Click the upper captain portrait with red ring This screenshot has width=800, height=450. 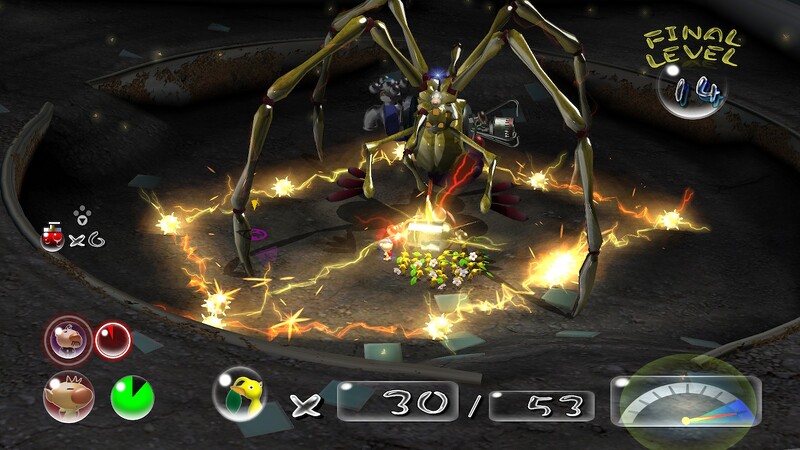(x=67, y=340)
